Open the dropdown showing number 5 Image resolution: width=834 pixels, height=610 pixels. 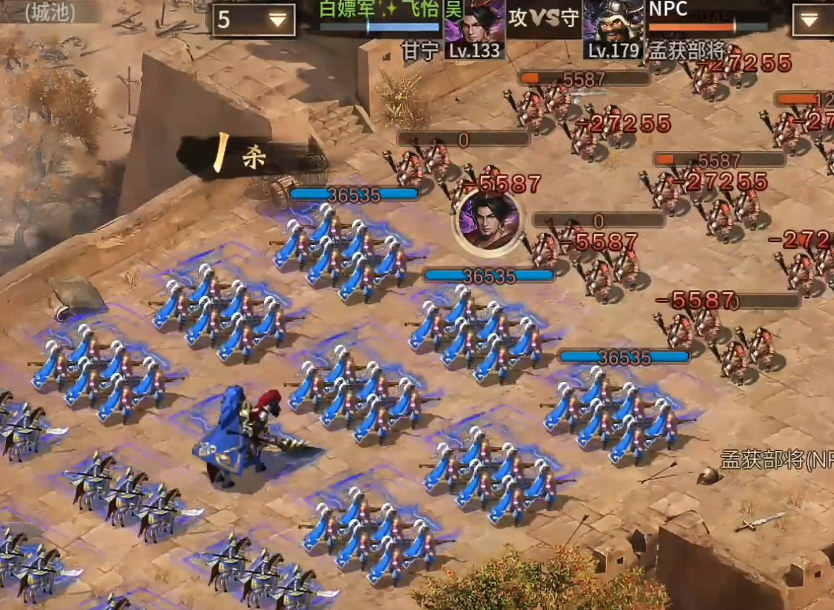(253, 20)
